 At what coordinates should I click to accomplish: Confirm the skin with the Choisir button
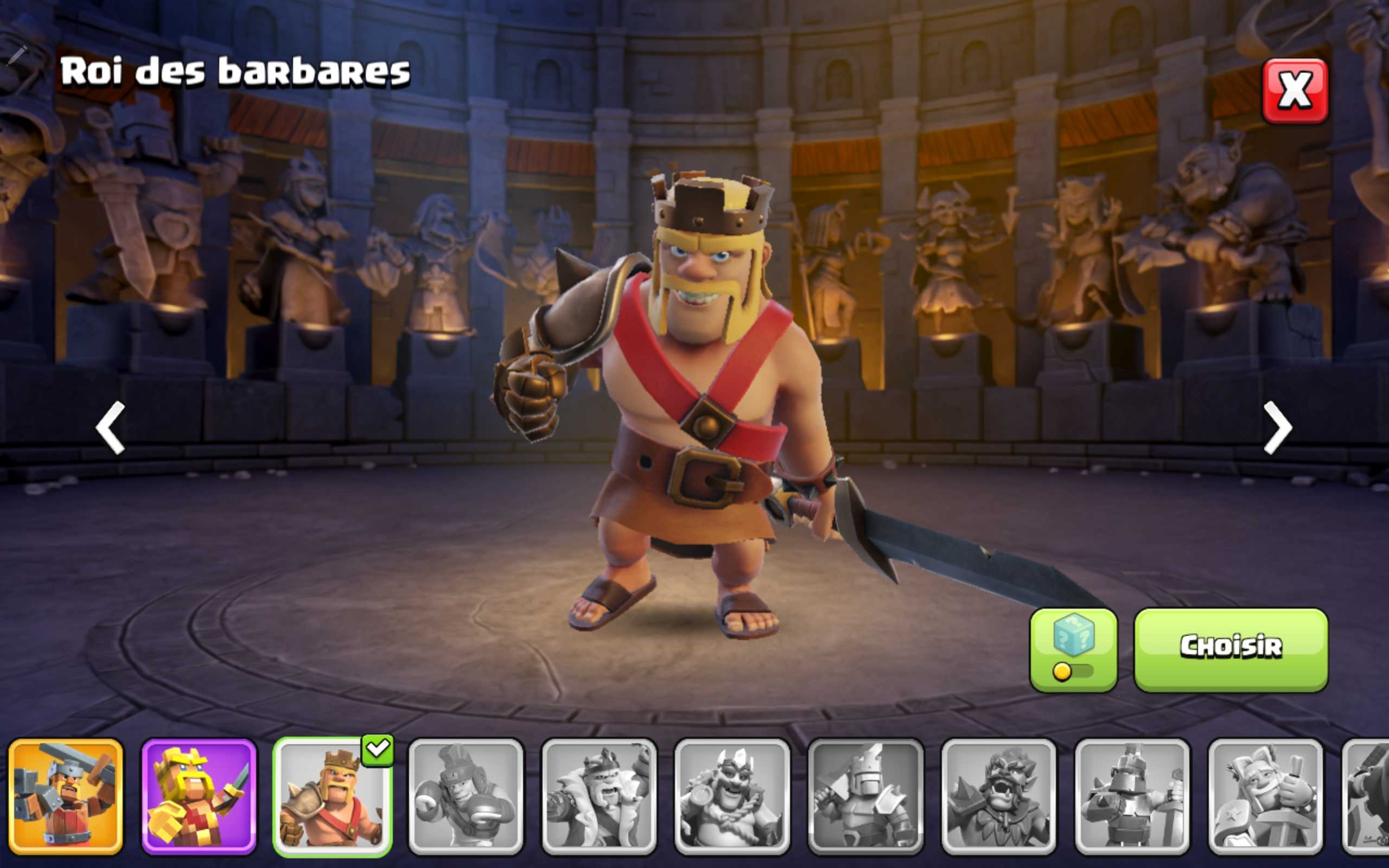click(x=1231, y=649)
